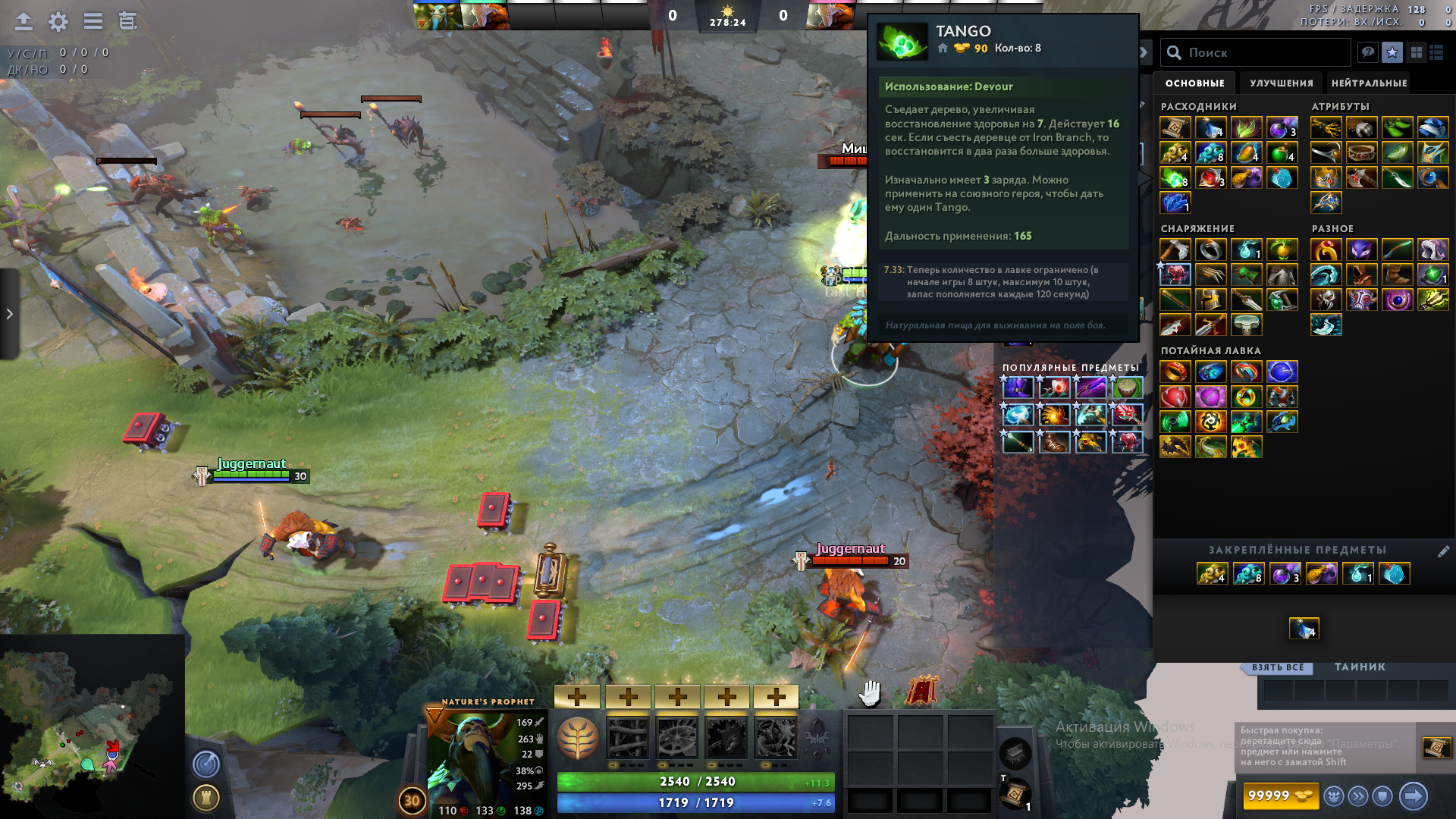The width and height of the screenshot is (1456, 819).
Task: Buy Tango from the consumables section
Action: [x=1175, y=178]
